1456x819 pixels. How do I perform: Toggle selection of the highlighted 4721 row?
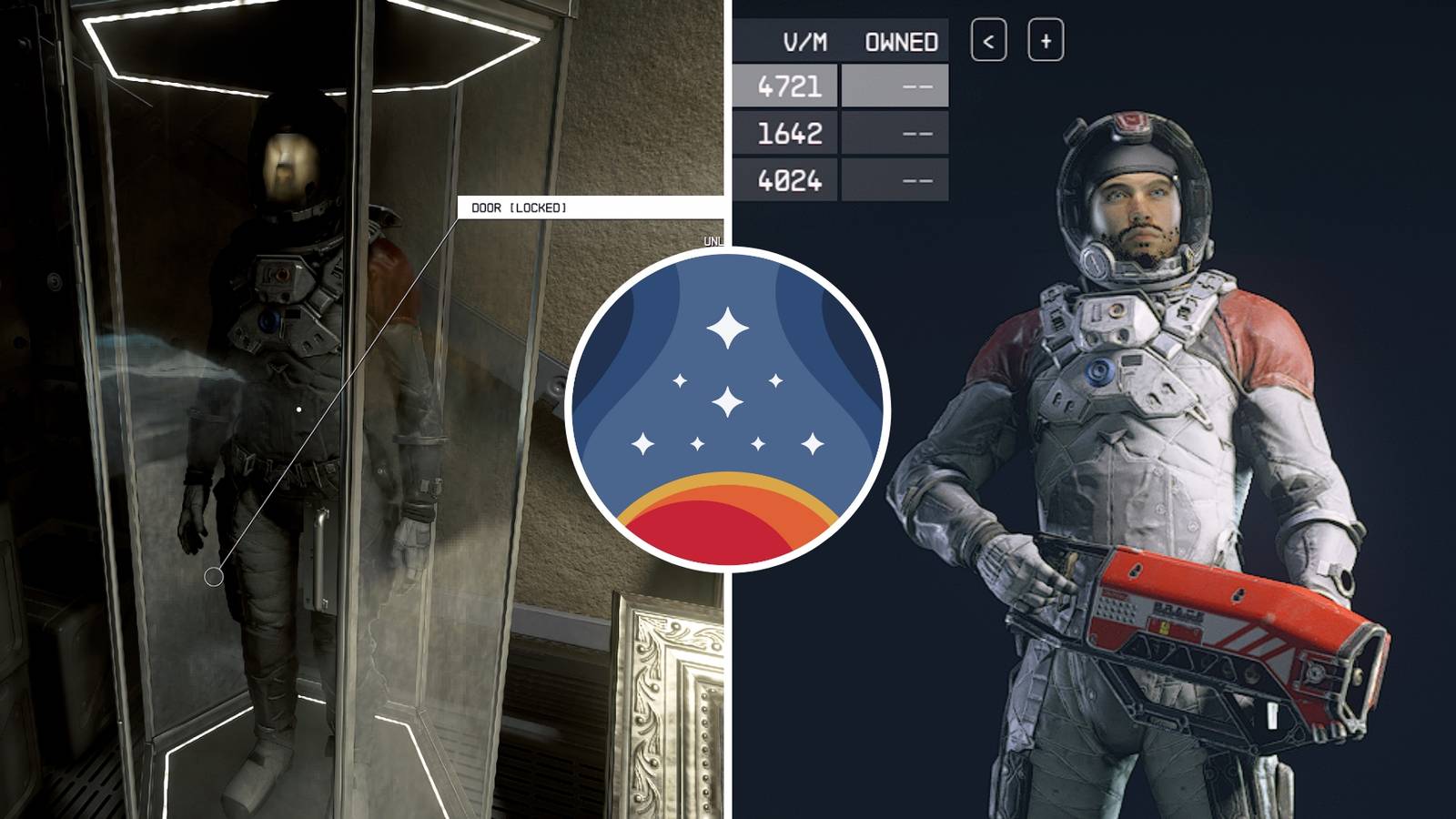coord(792,85)
